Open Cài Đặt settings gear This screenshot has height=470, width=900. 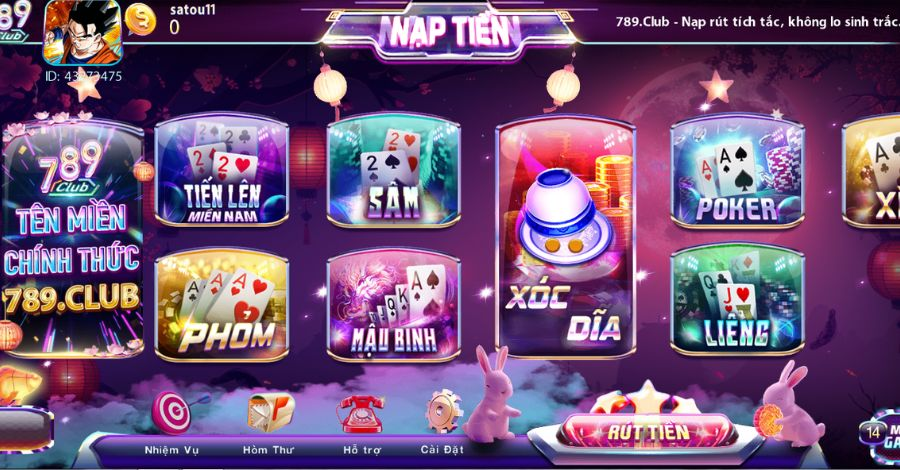click(443, 414)
